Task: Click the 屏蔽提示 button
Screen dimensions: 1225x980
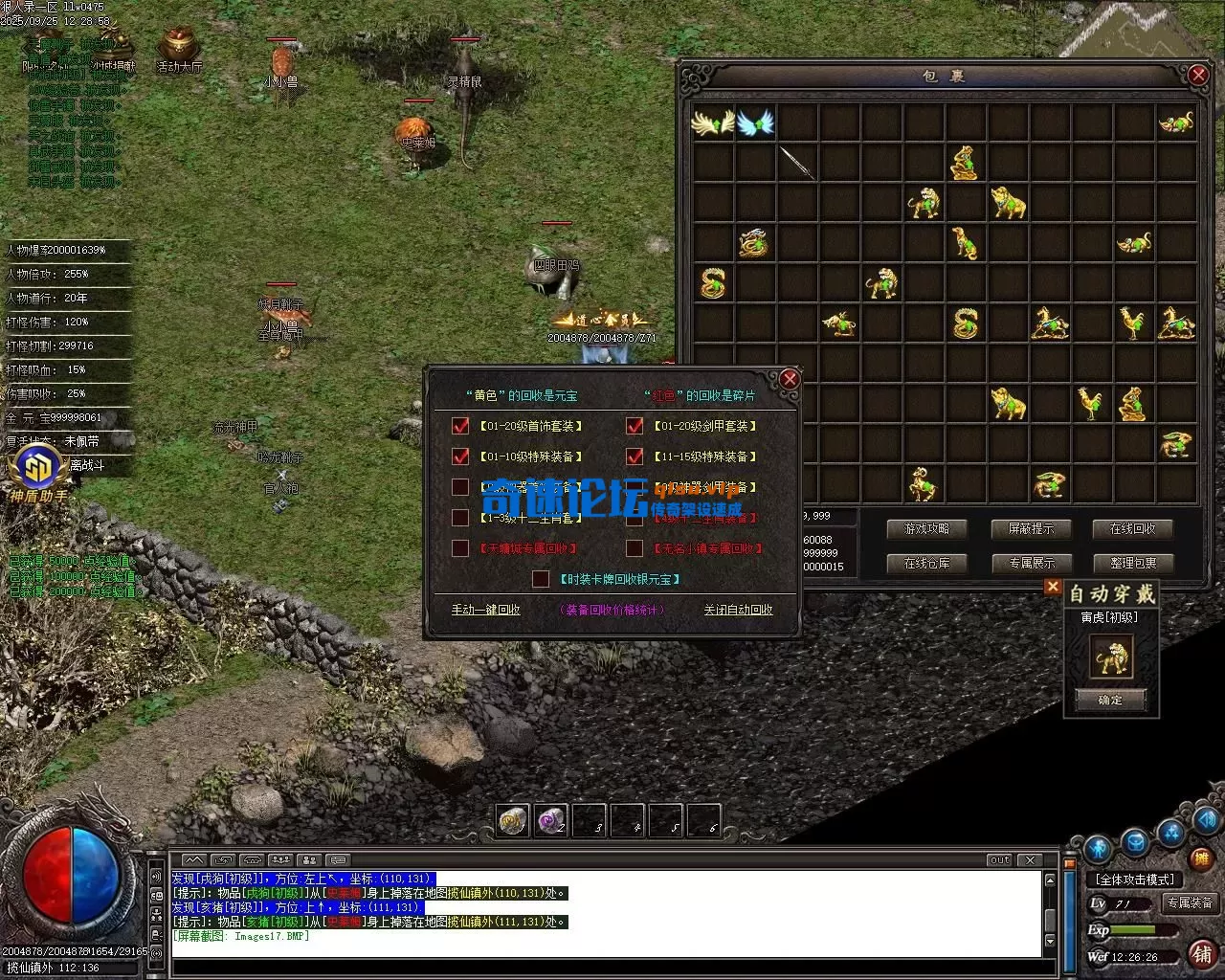Action: pyautogui.click(x=1030, y=528)
